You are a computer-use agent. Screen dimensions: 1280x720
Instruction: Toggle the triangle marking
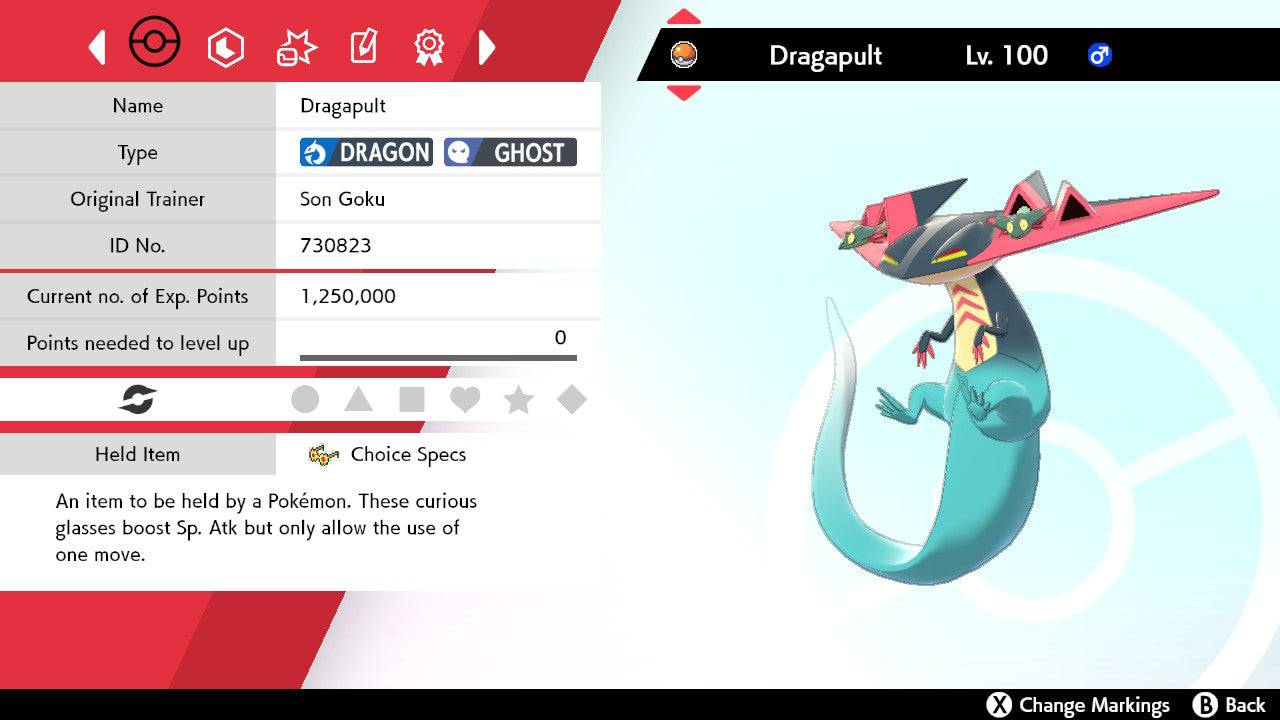(358, 400)
